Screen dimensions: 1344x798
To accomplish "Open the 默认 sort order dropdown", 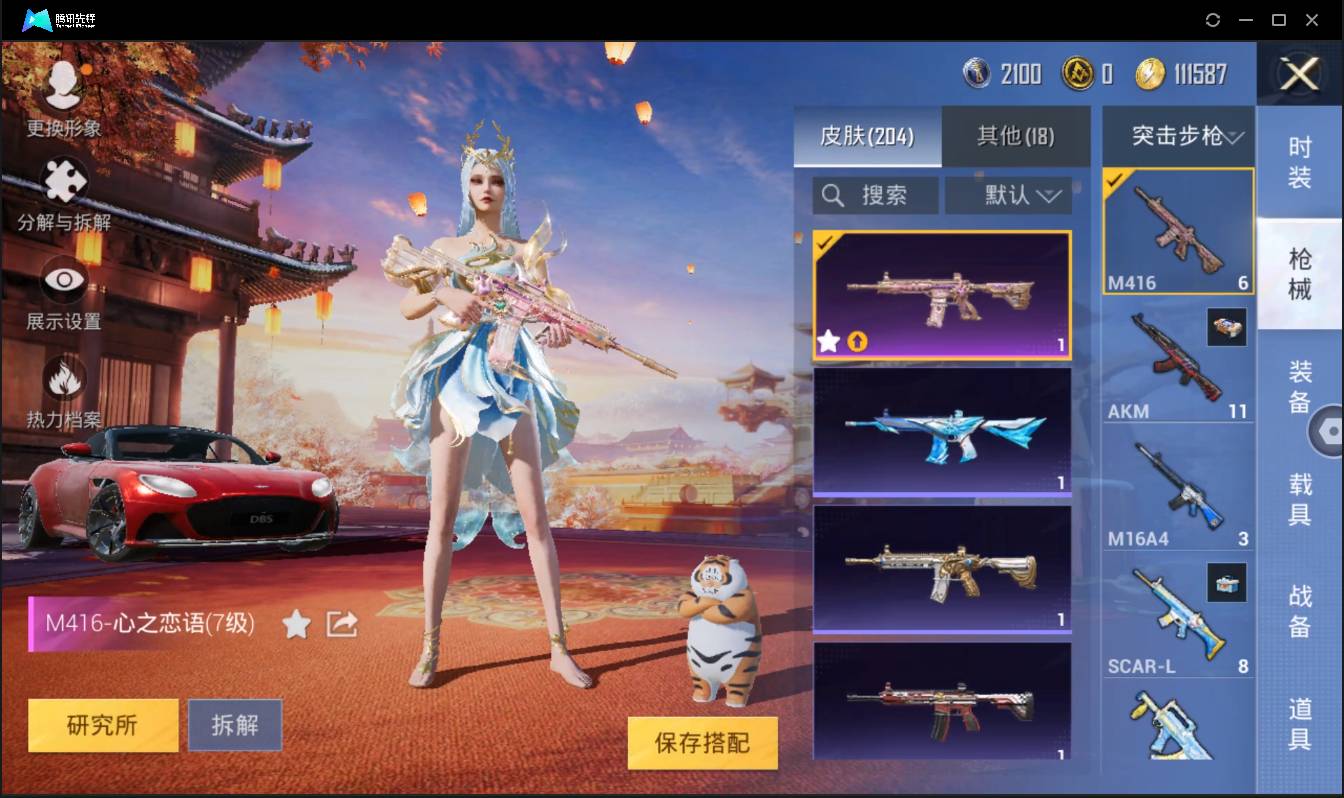I will (1008, 195).
